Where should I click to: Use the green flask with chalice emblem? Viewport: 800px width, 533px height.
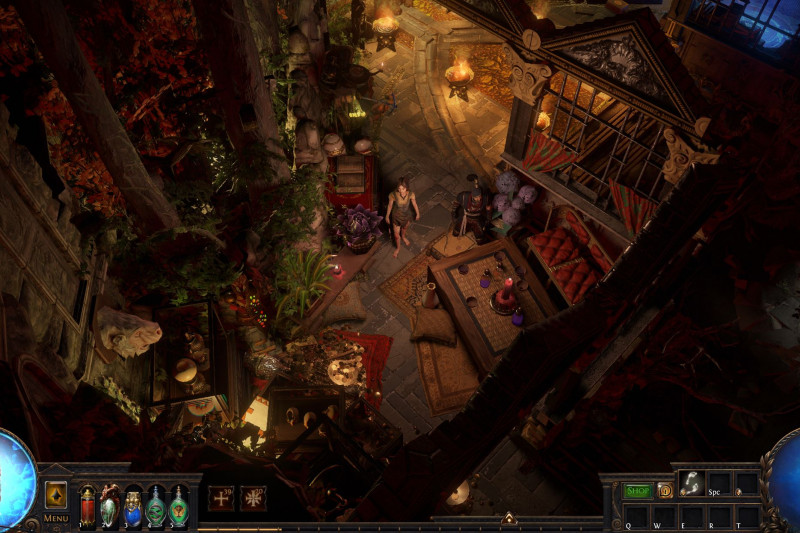click(x=178, y=505)
